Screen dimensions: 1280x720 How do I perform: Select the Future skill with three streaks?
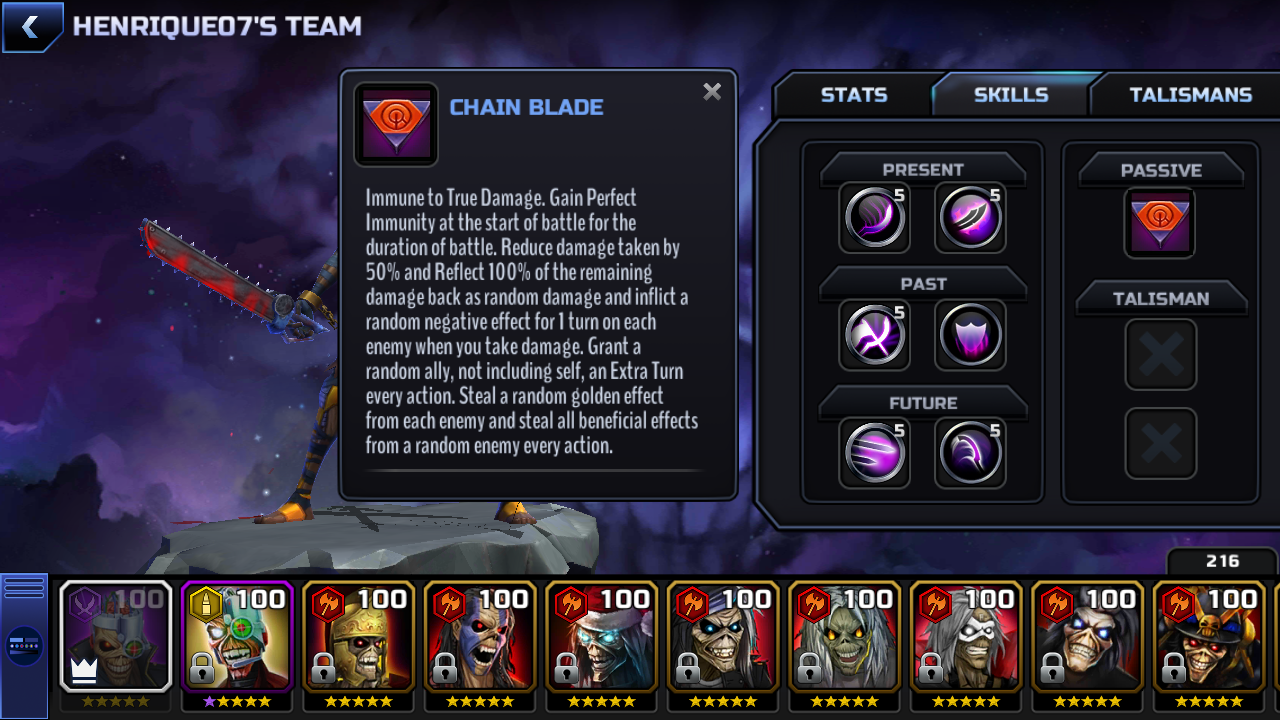point(874,453)
